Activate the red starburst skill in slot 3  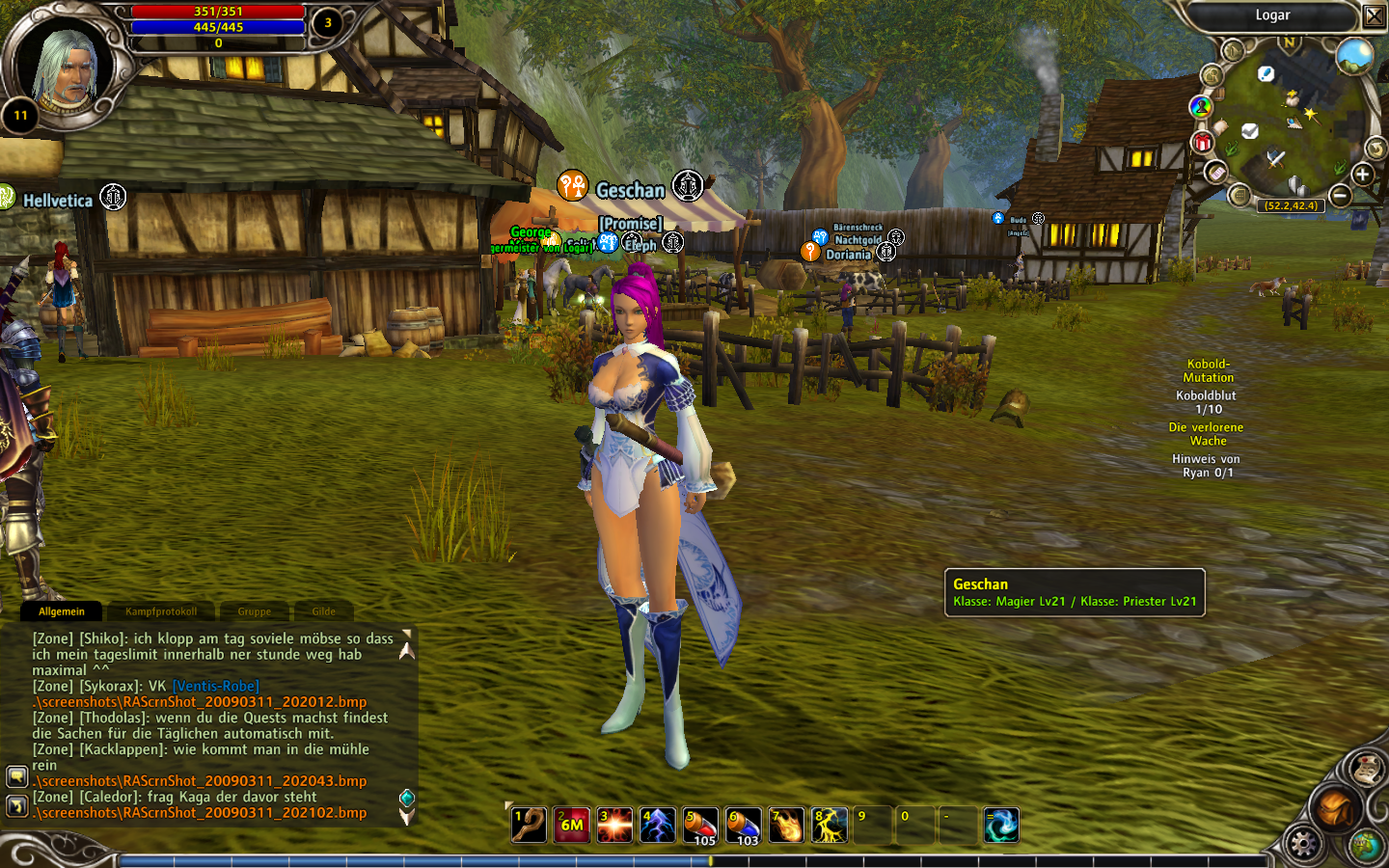pyautogui.click(x=614, y=826)
